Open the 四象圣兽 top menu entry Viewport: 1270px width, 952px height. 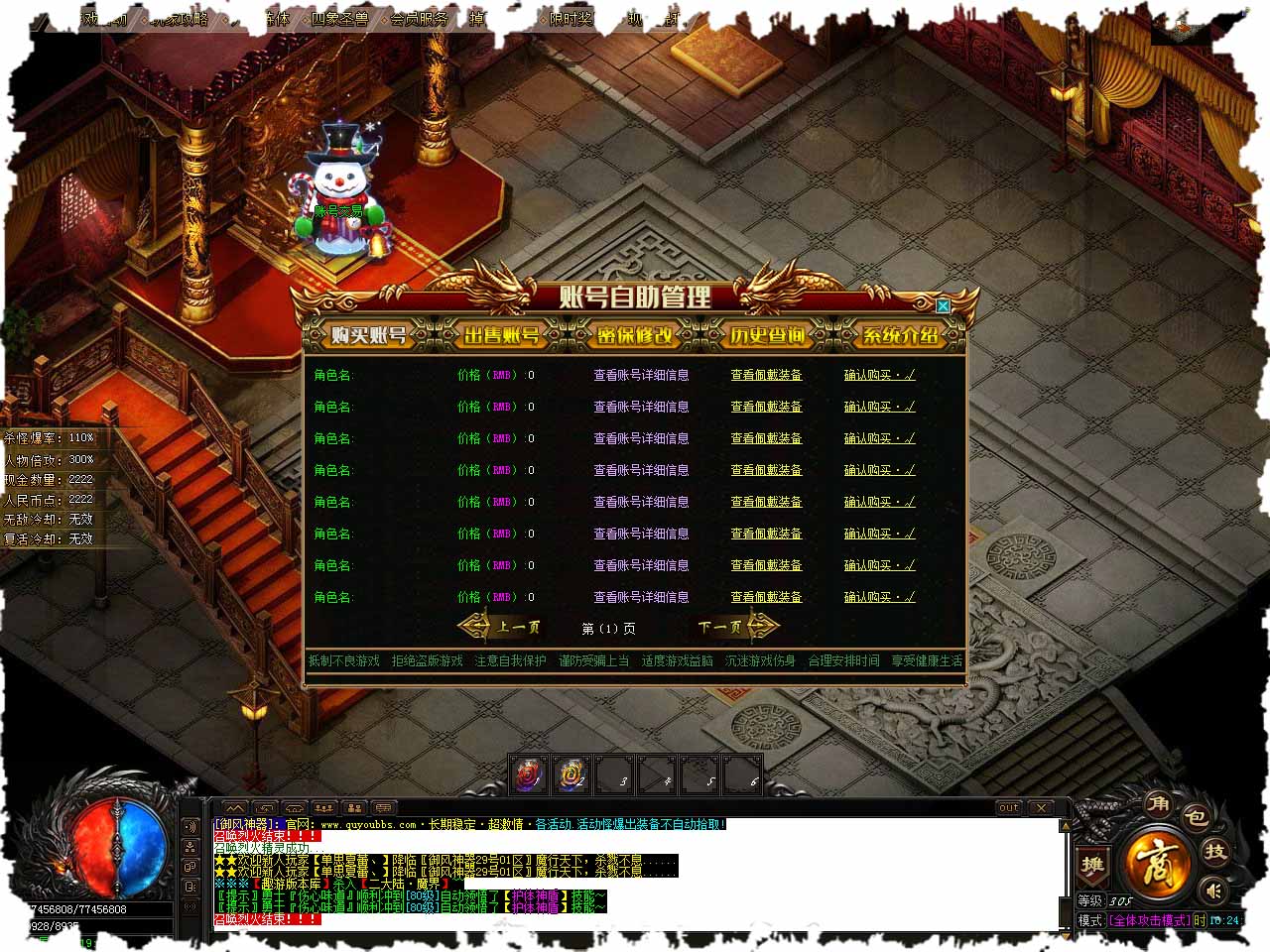pyautogui.click(x=339, y=18)
